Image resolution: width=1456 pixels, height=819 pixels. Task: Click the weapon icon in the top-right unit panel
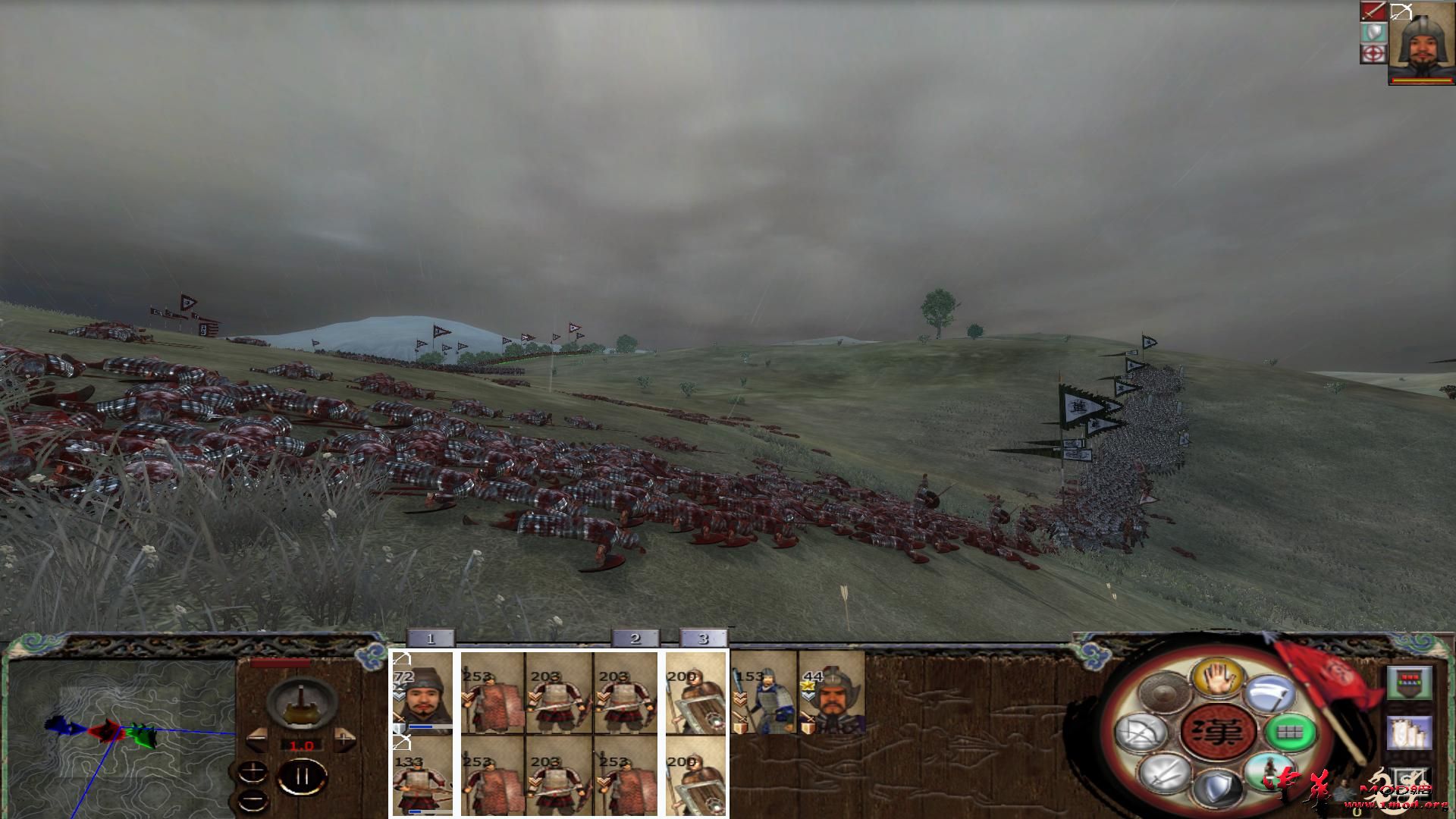tap(1373, 10)
